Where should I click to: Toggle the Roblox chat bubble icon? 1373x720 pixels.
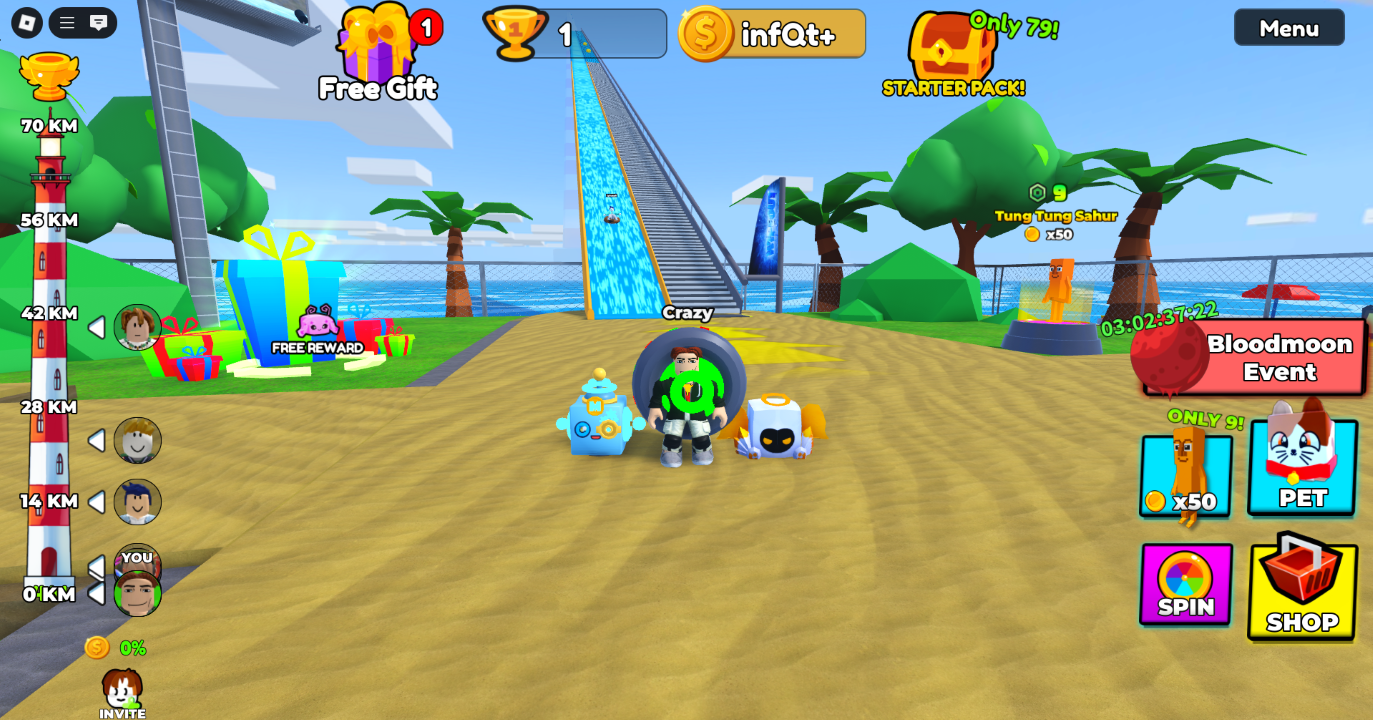coord(98,22)
